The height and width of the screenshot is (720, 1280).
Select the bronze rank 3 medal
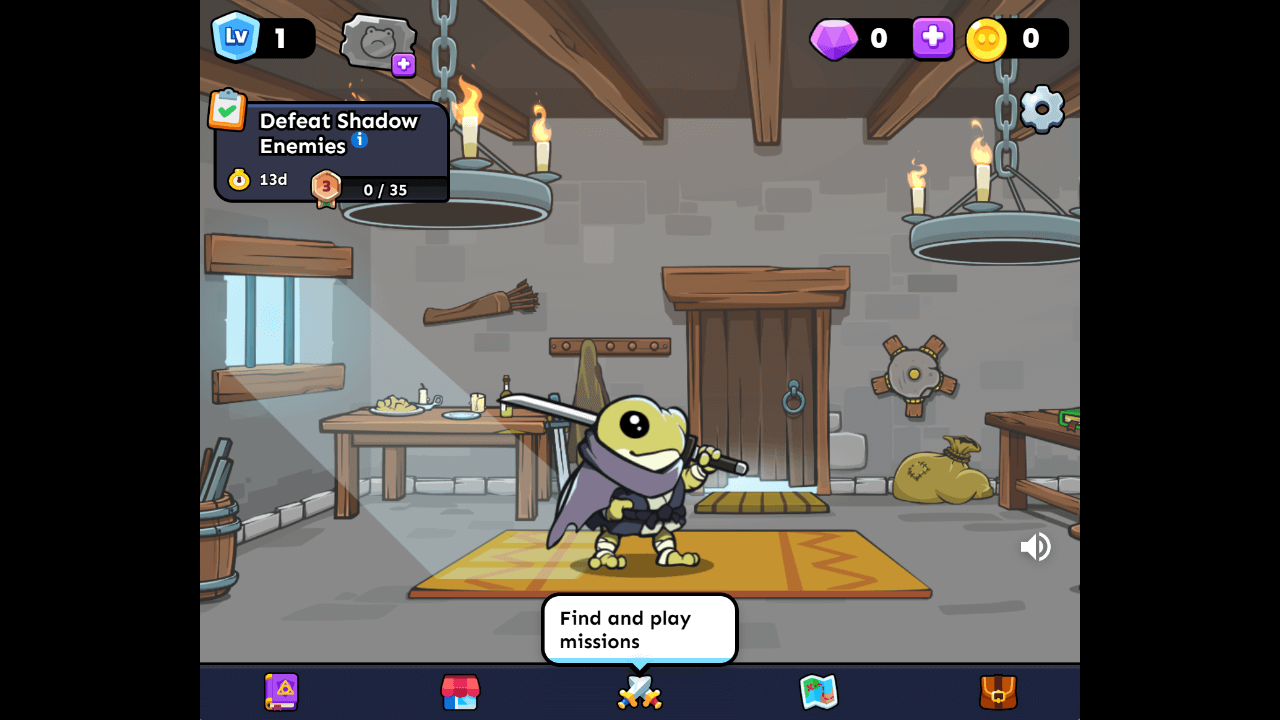(326, 187)
